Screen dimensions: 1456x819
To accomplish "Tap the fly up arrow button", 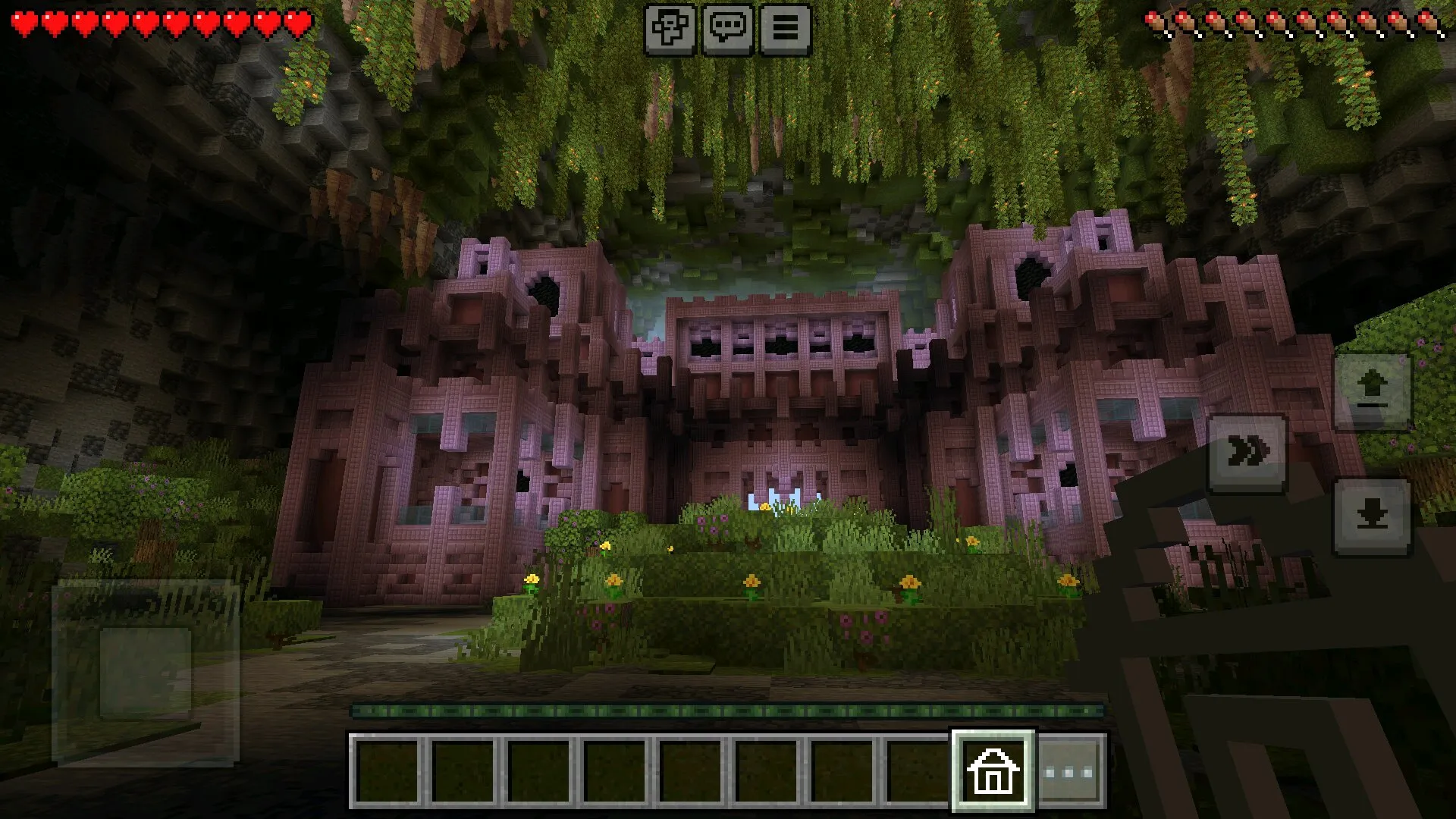I will click(1372, 392).
